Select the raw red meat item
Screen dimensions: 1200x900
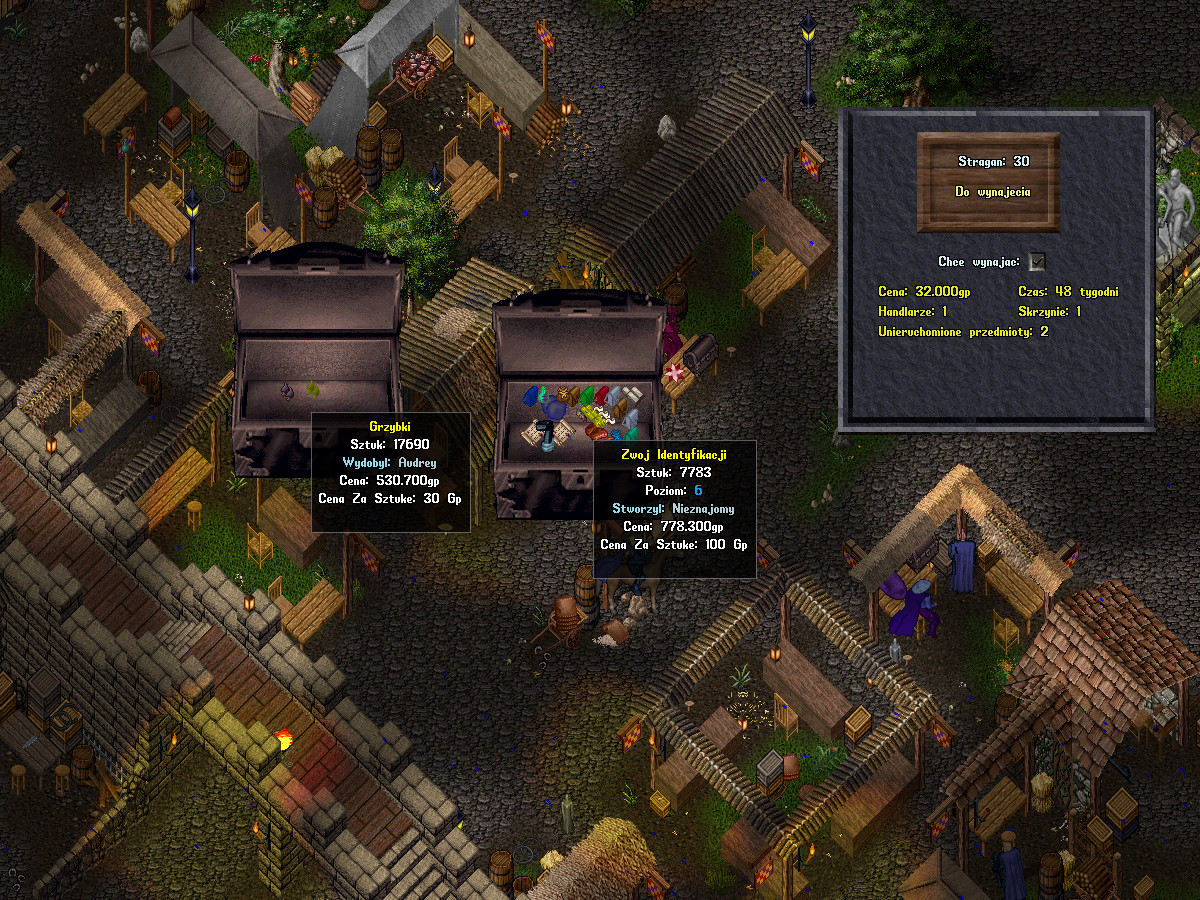[595, 431]
